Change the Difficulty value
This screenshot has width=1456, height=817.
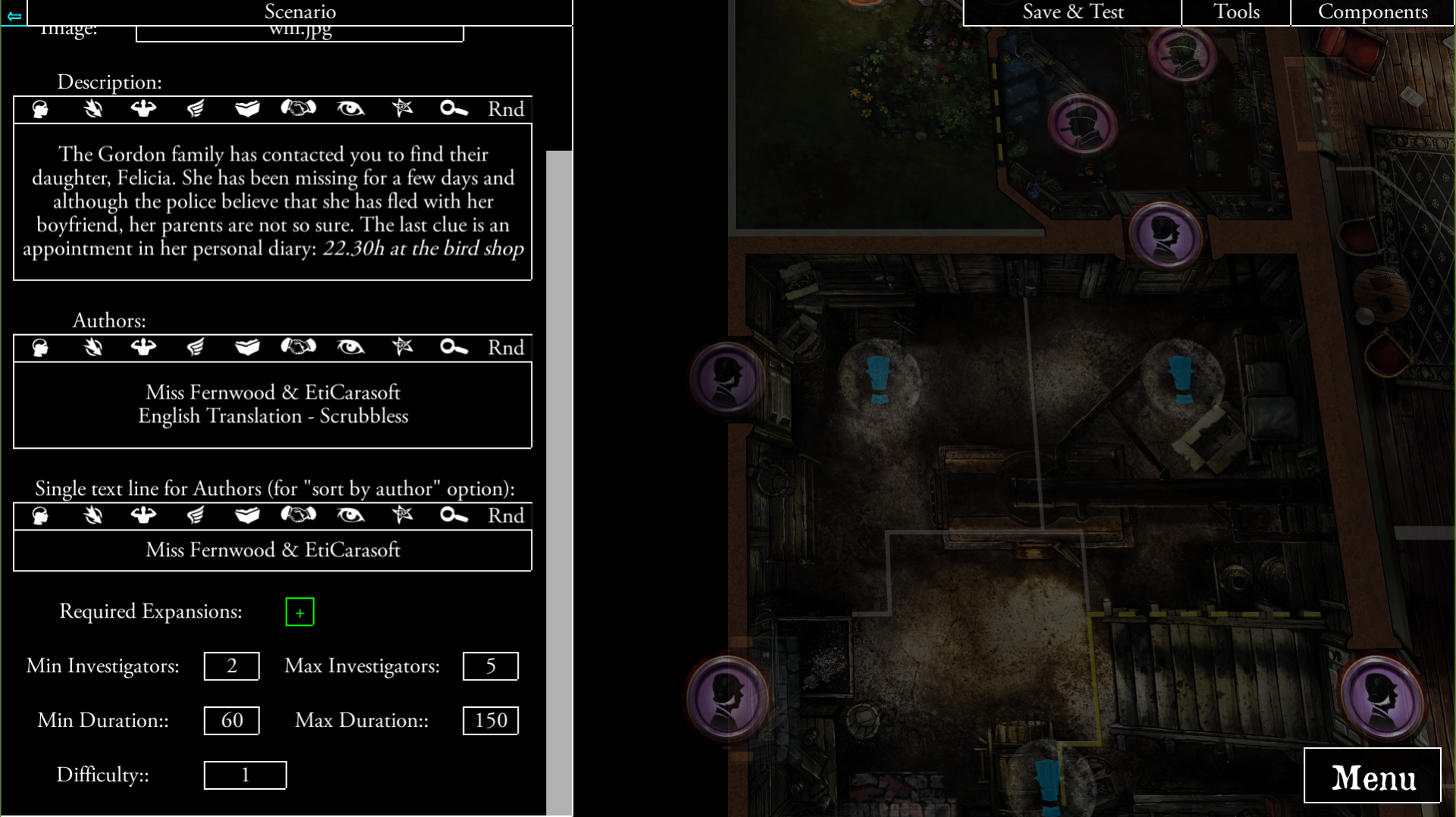[244, 775]
